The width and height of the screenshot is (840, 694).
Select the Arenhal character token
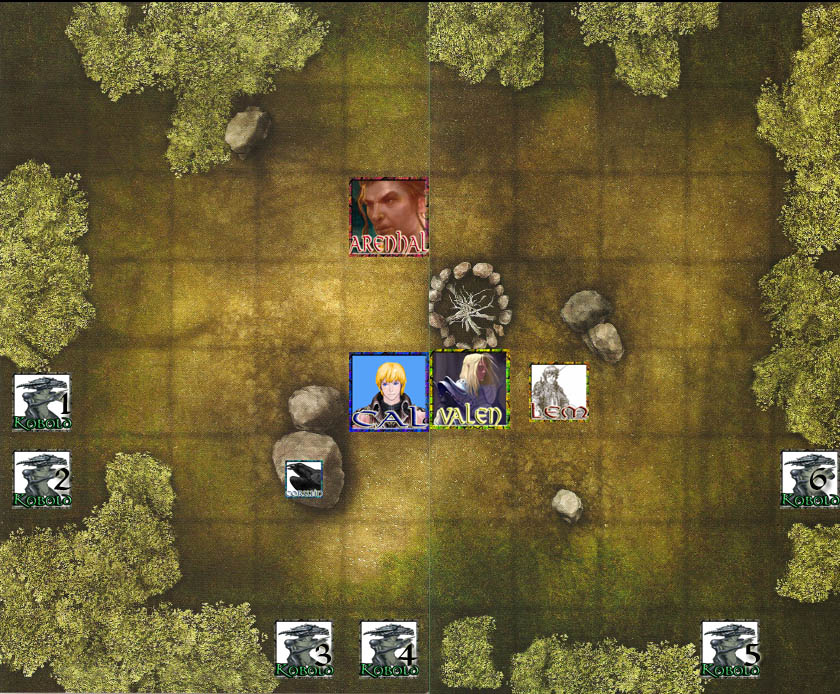click(x=389, y=217)
